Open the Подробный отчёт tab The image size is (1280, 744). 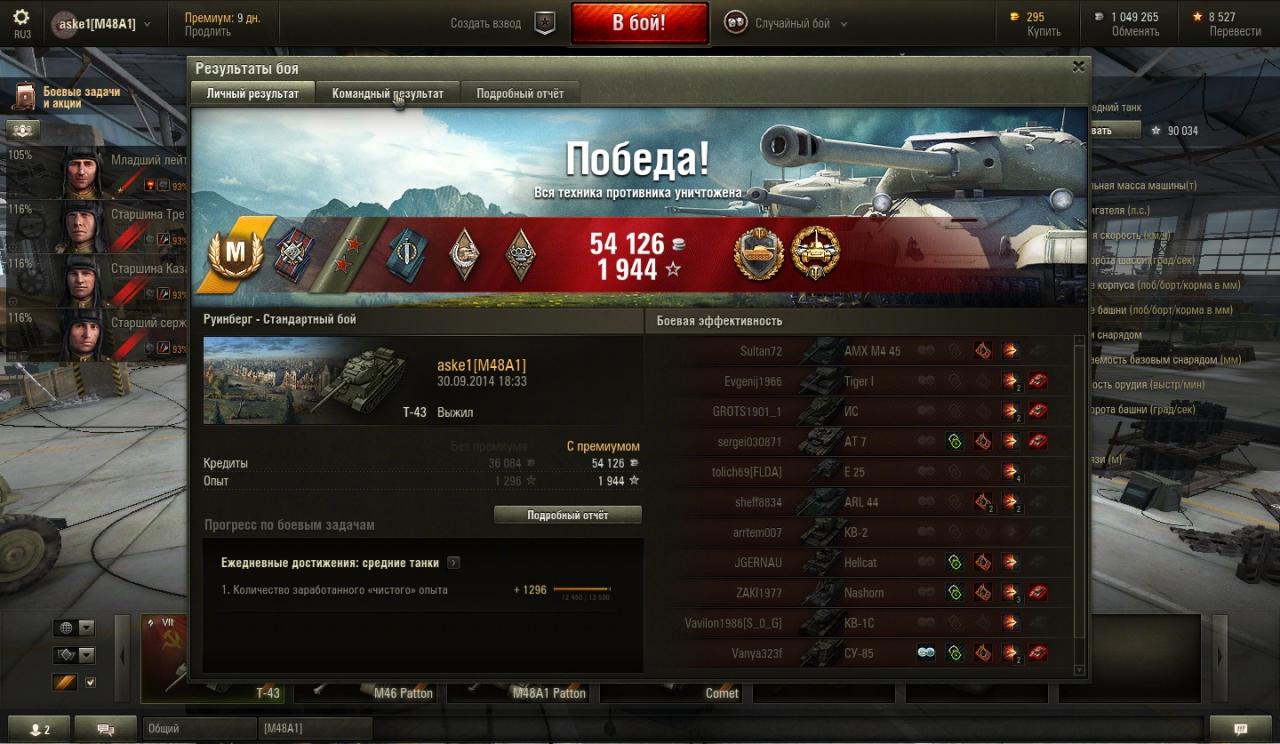point(520,93)
